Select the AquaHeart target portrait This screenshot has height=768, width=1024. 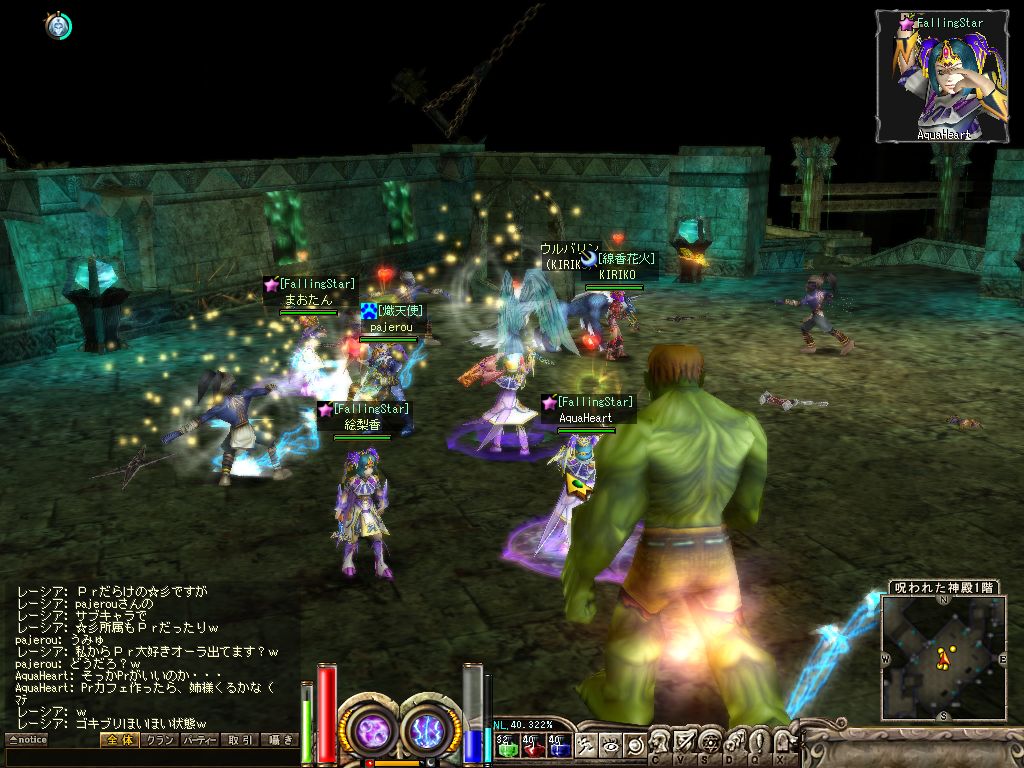pyautogui.click(x=943, y=78)
